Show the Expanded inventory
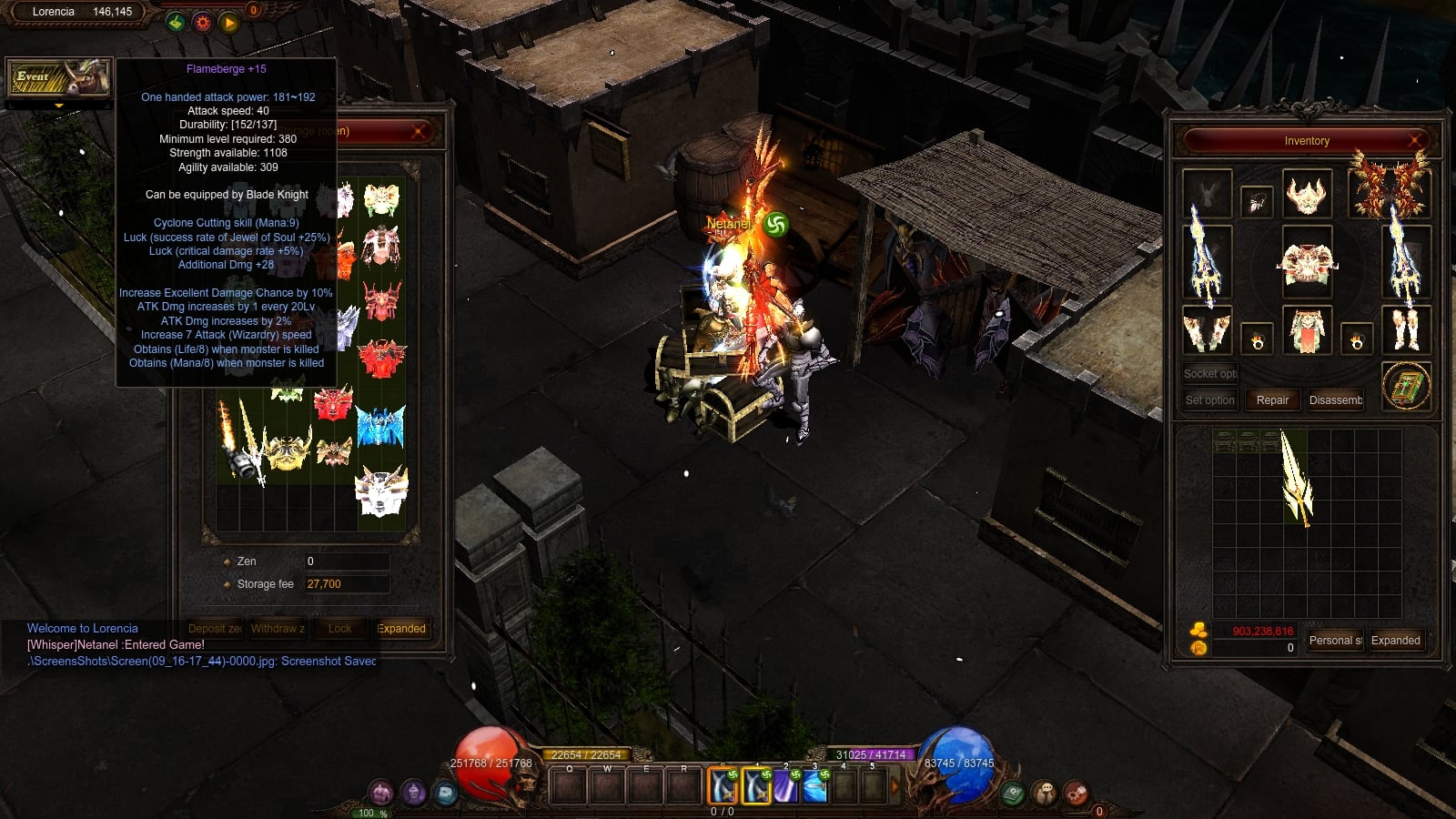Image resolution: width=1456 pixels, height=819 pixels. point(1395,641)
